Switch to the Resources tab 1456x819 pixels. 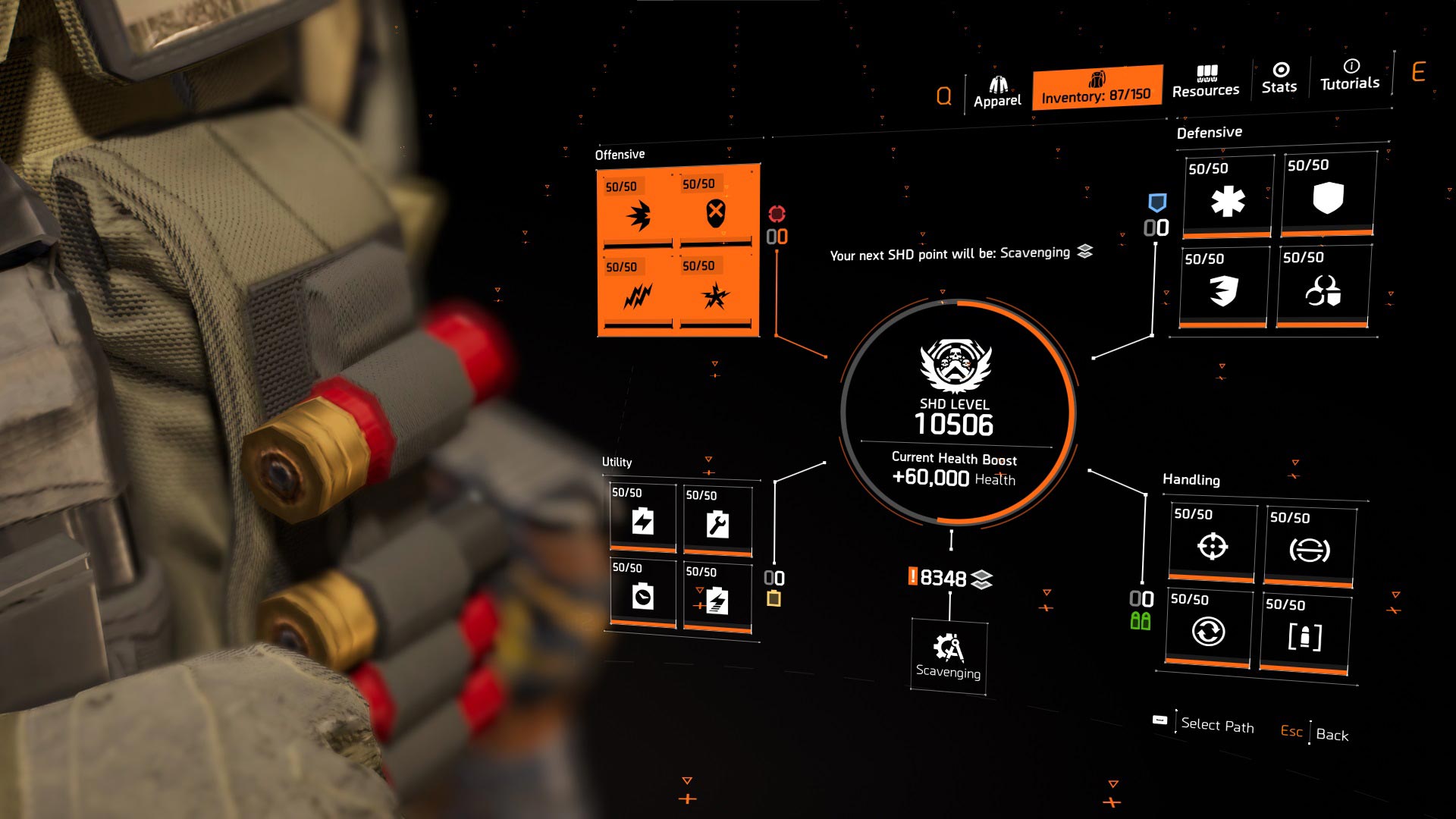tap(1206, 82)
